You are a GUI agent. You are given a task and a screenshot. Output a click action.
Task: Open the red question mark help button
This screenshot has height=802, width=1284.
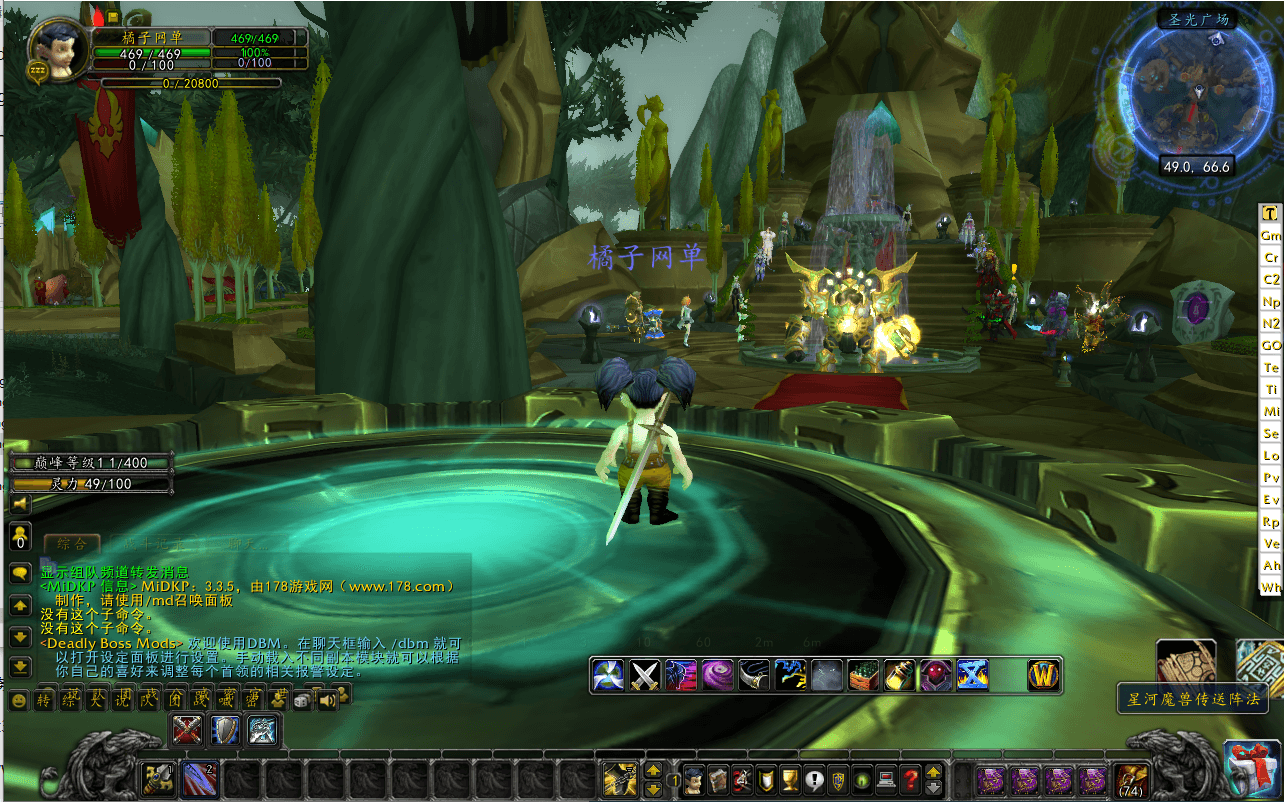click(x=910, y=778)
